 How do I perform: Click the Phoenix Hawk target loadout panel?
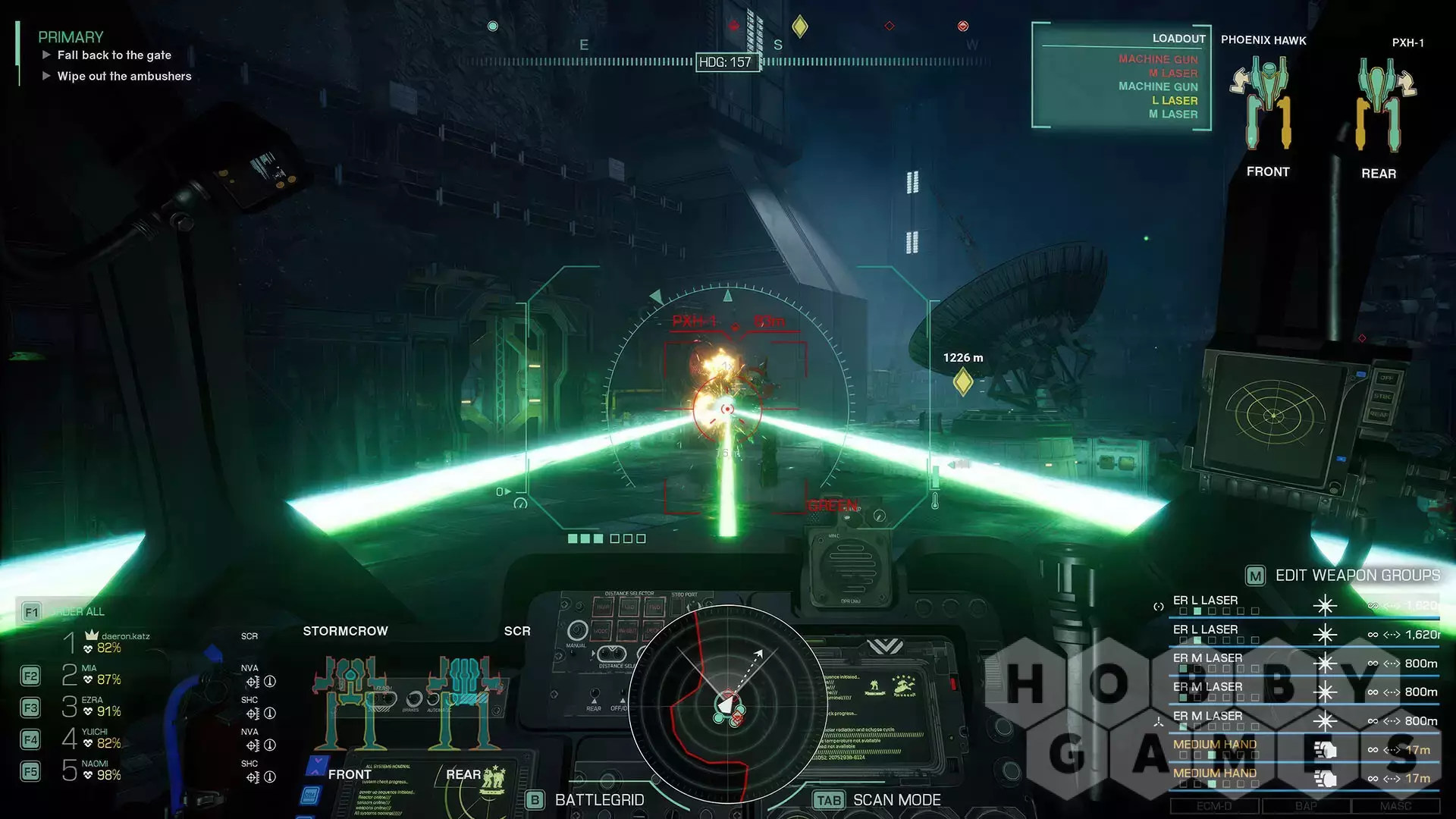[x=1121, y=77]
